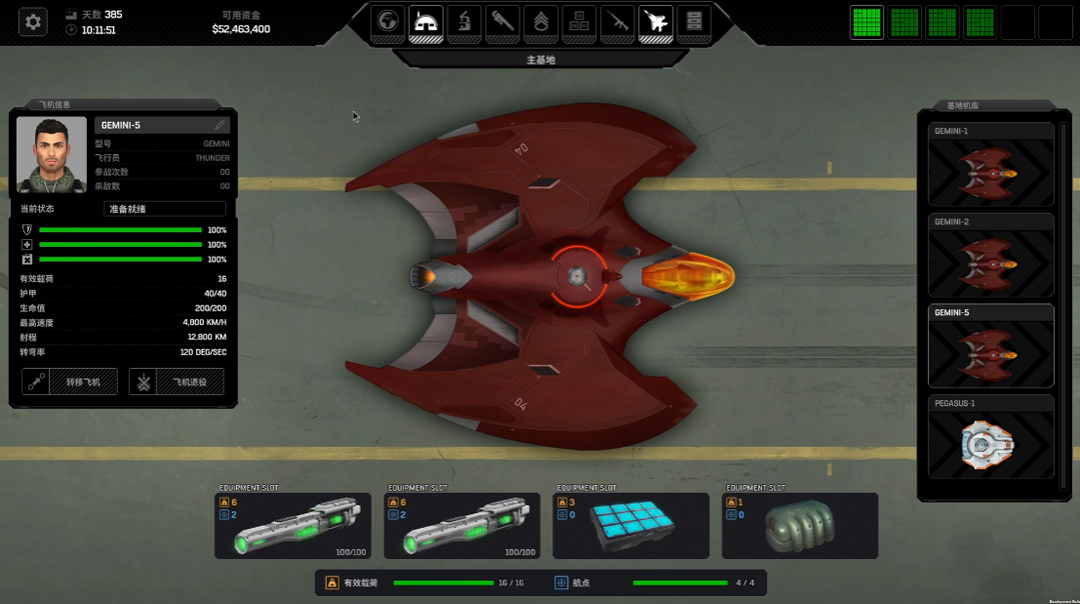The height and width of the screenshot is (604, 1080).
Task: Click the pilot portrait
Action: (52, 156)
